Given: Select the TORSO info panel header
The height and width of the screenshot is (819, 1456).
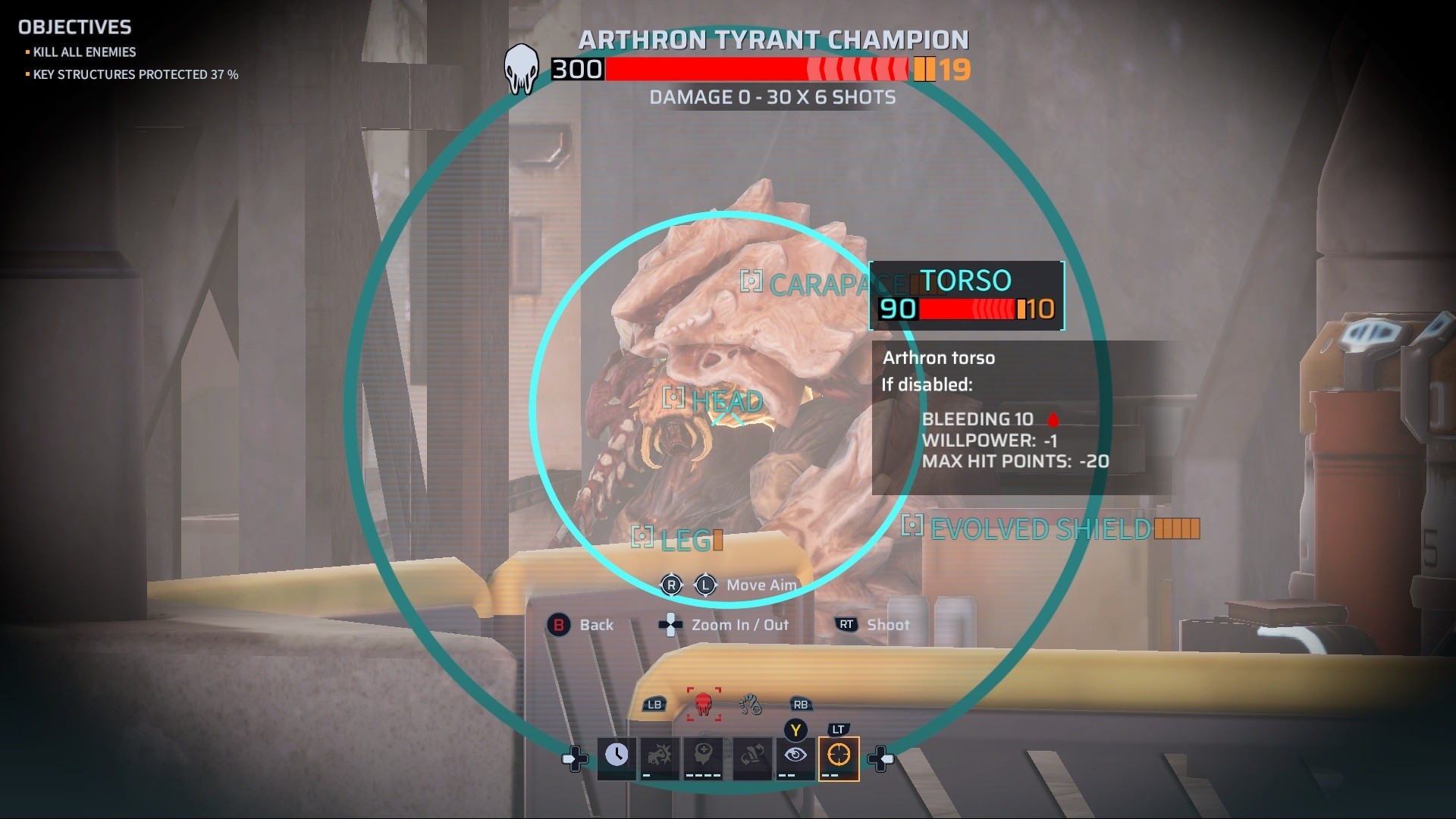Looking at the screenshot, I should coord(965,281).
